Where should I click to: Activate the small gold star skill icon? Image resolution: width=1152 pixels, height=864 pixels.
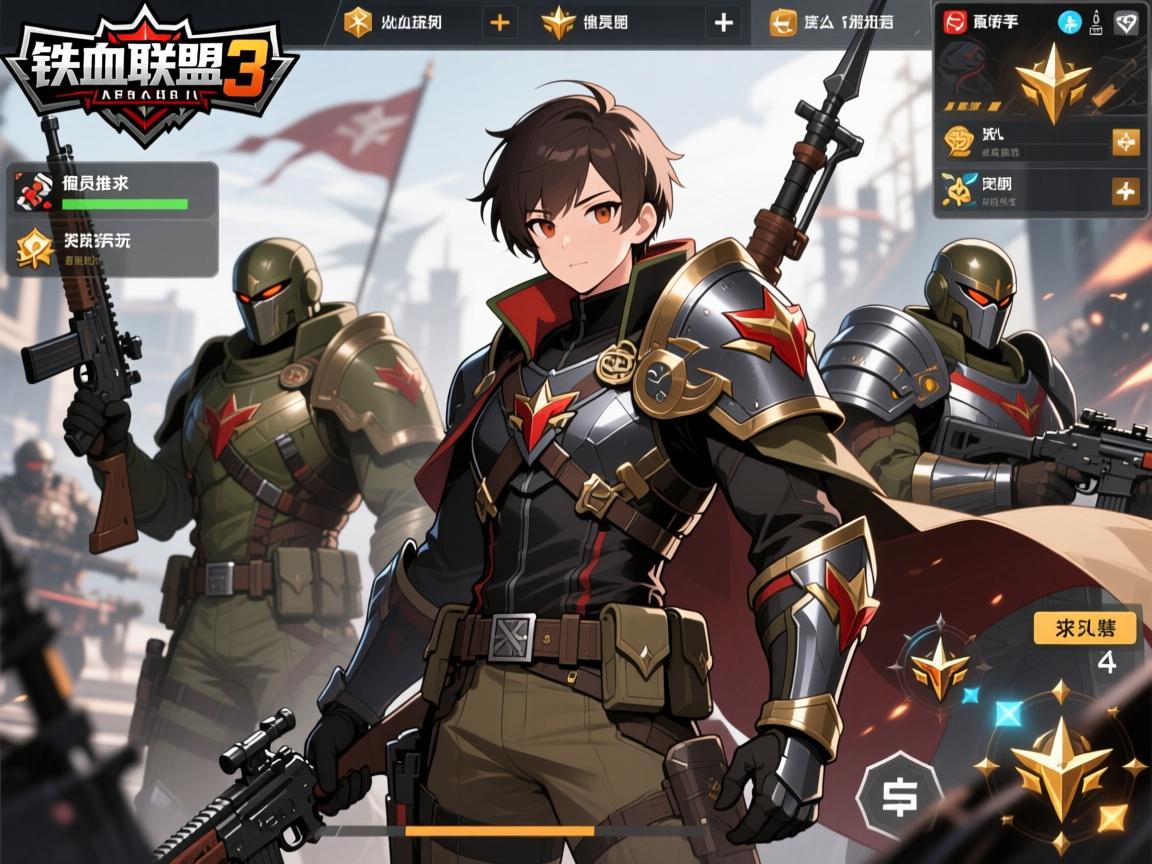pyautogui.click(x=939, y=666)
